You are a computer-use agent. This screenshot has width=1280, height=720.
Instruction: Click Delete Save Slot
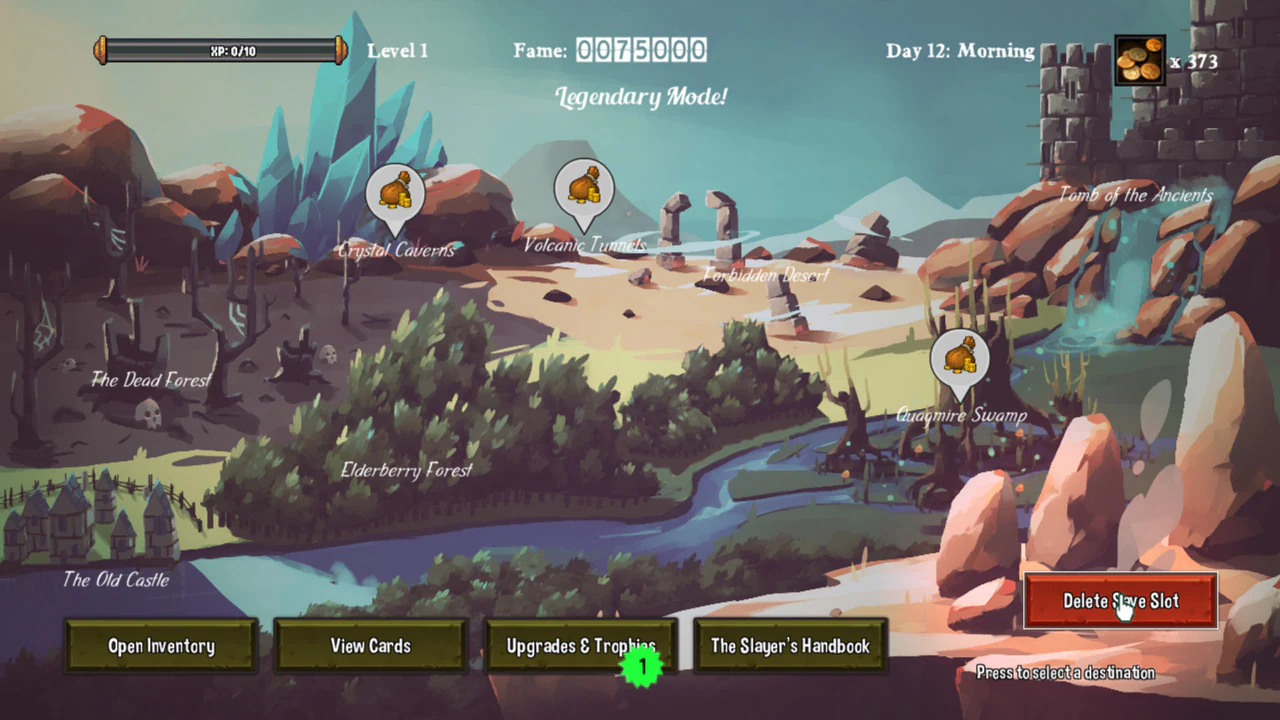[x=1120, y=601]
